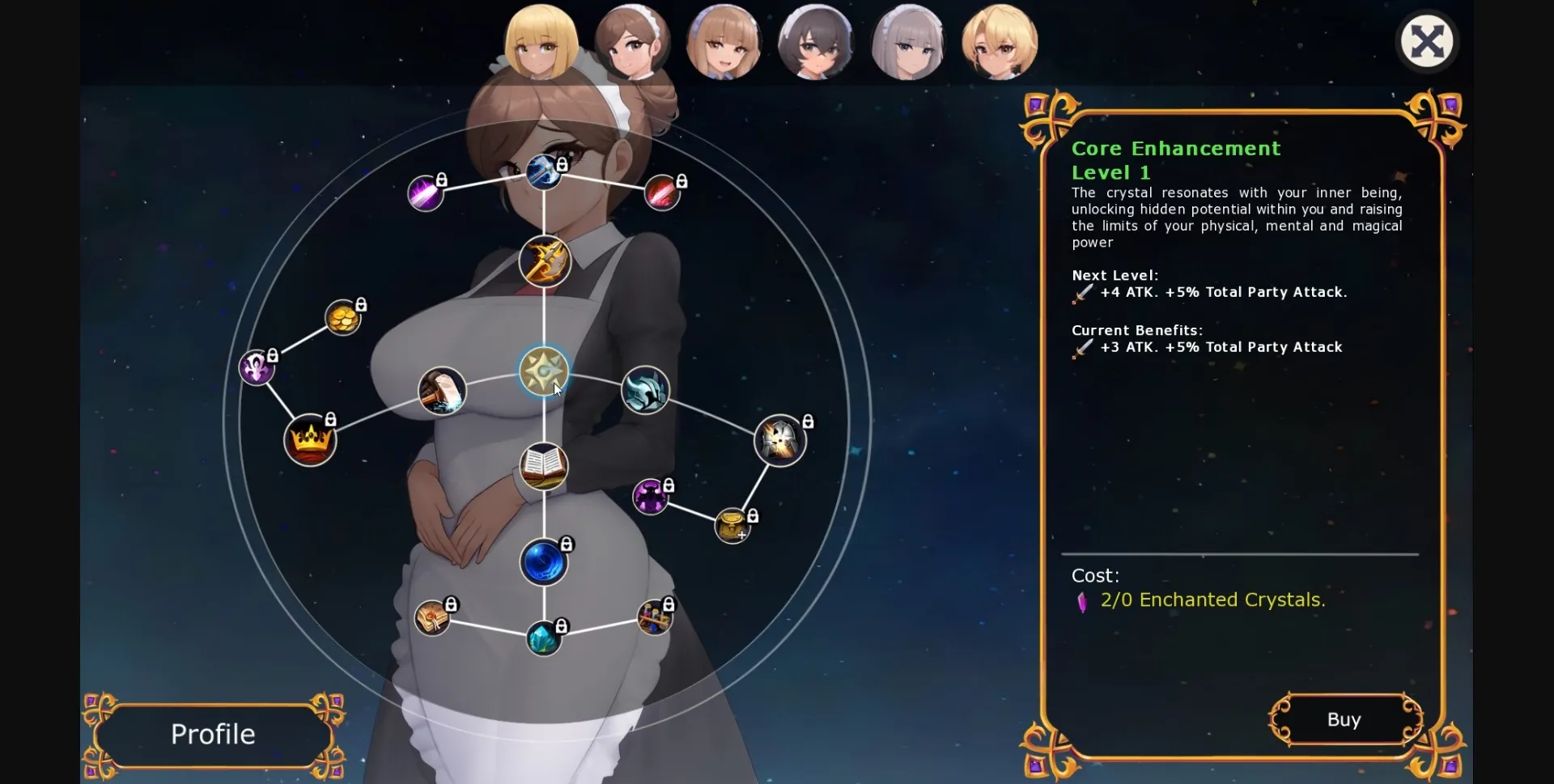
Task: Open the Profile screen
Action: point(212,735)
